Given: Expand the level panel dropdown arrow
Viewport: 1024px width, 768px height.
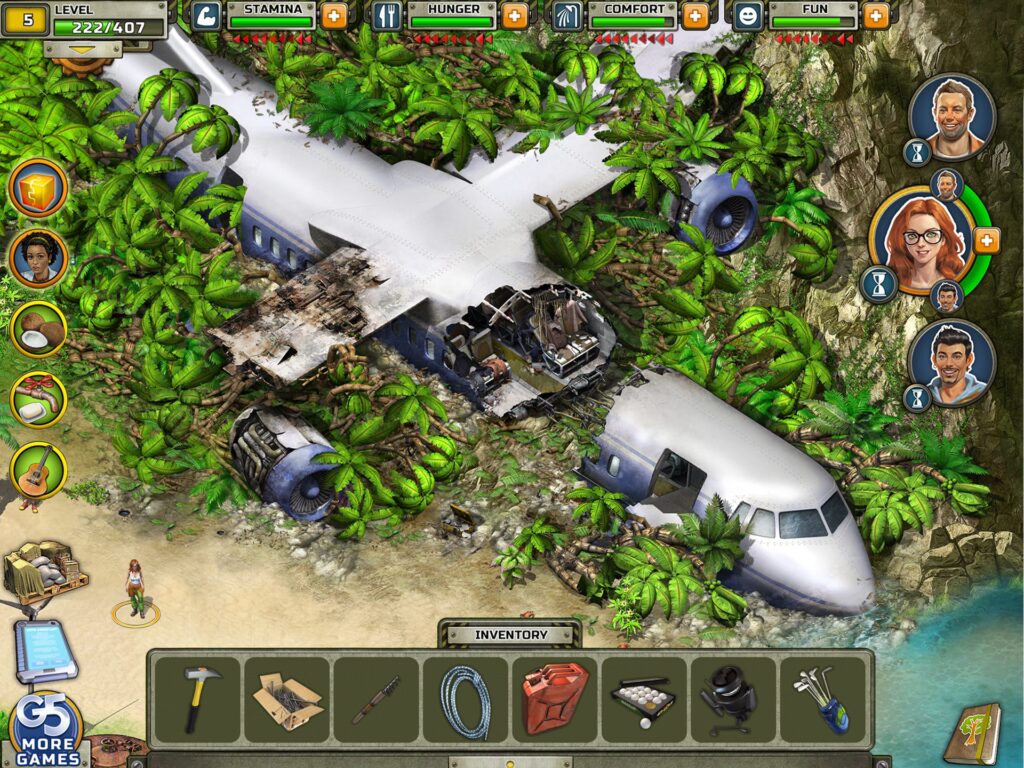Looking at the screenshot, I should click(83, 47).
